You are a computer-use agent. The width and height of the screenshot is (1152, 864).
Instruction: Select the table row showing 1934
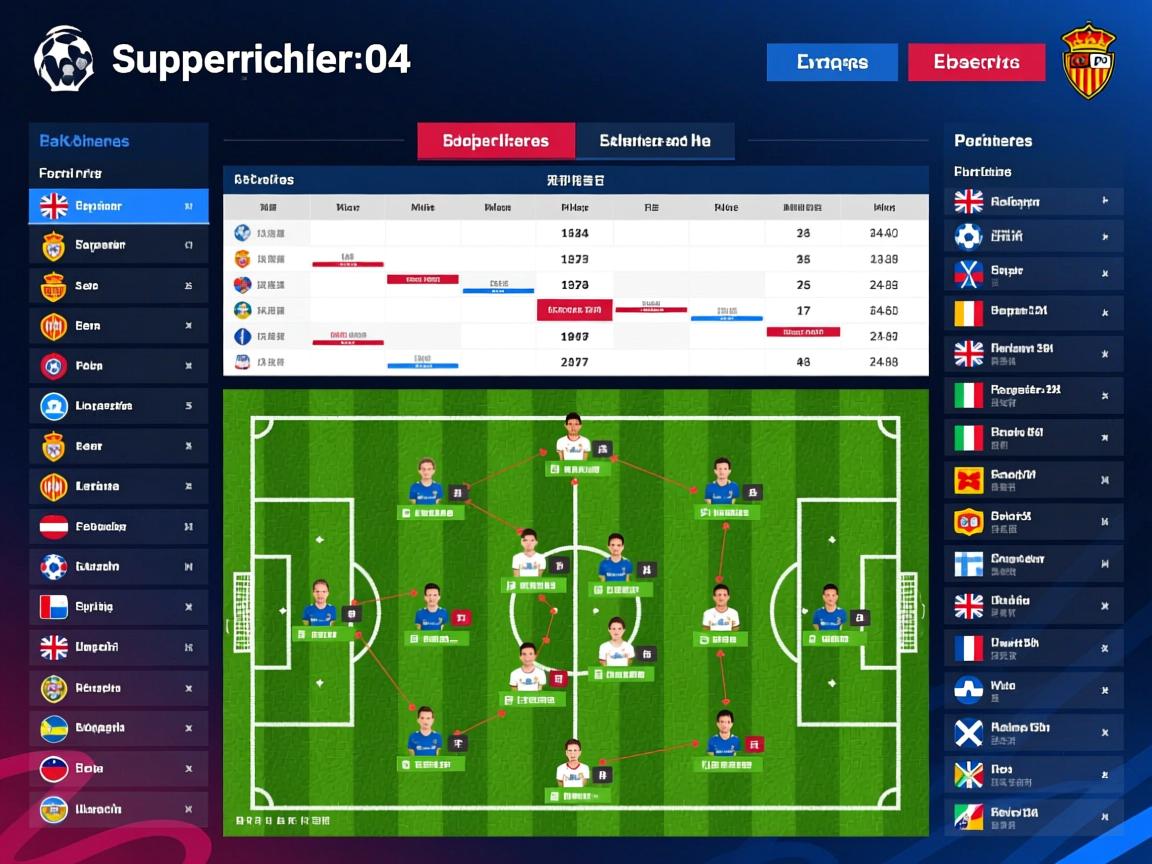[575, 233]
